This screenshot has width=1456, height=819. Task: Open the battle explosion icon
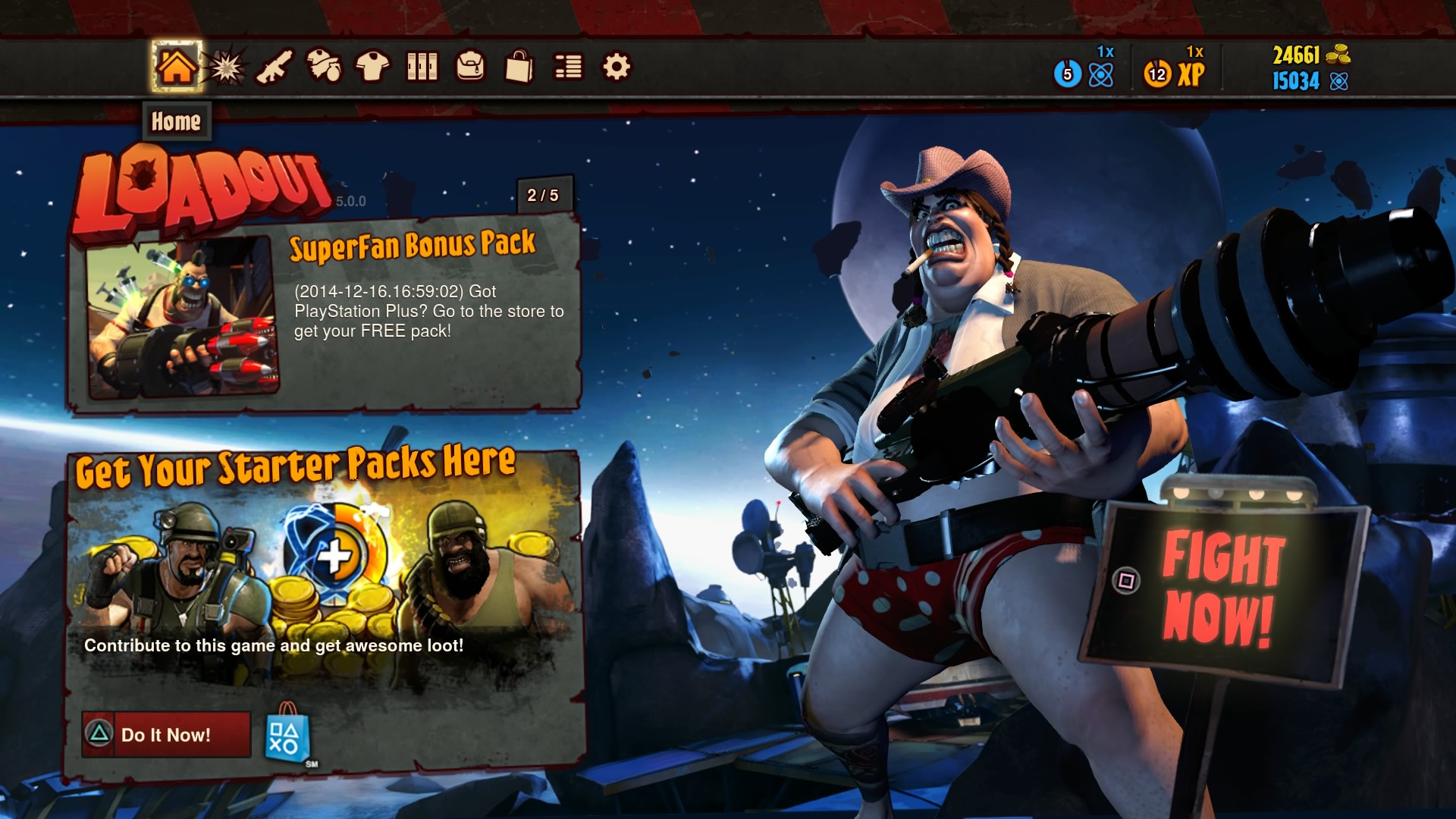click(224, 67)
